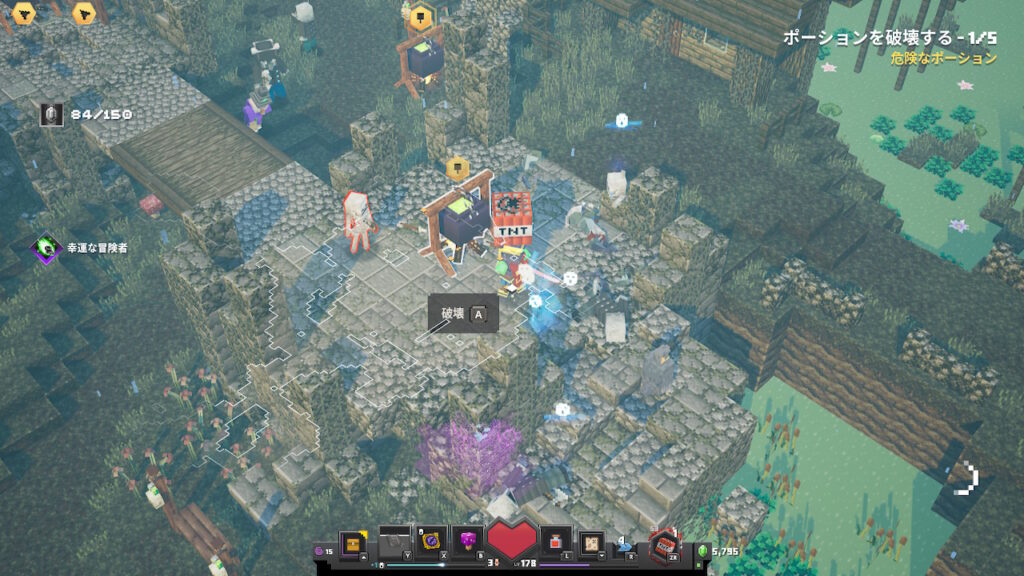Screen dimensions: 1024x576
Task: Click the green emerald currency icon
Action: (x=701, y=551)
